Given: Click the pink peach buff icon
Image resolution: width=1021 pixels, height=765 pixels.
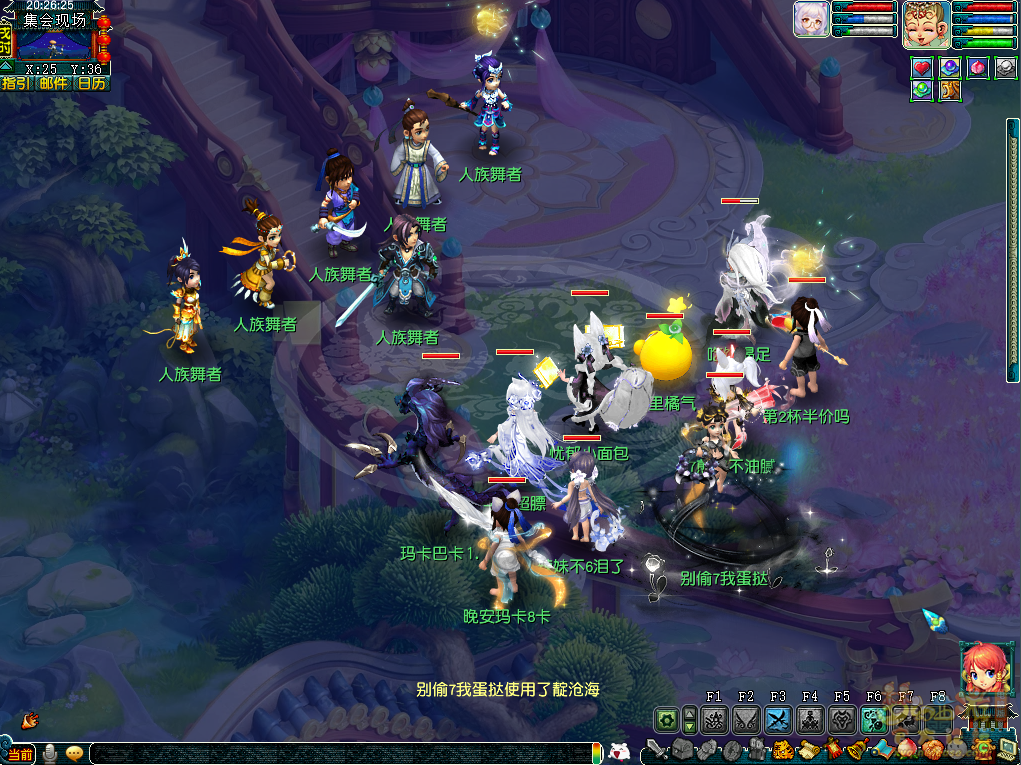Looking at the screenshot, I should [978, 68].
